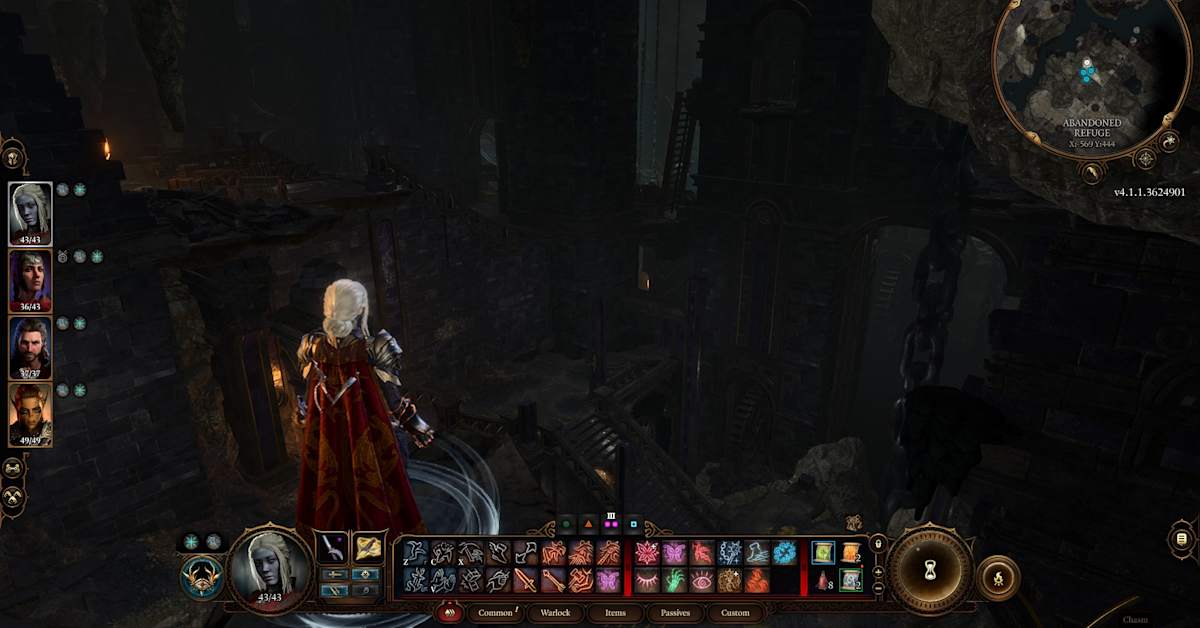Screen dimensions: 1200x628
Task: Click the large character portrait on hotbar
Action: (x=270, y=566)
